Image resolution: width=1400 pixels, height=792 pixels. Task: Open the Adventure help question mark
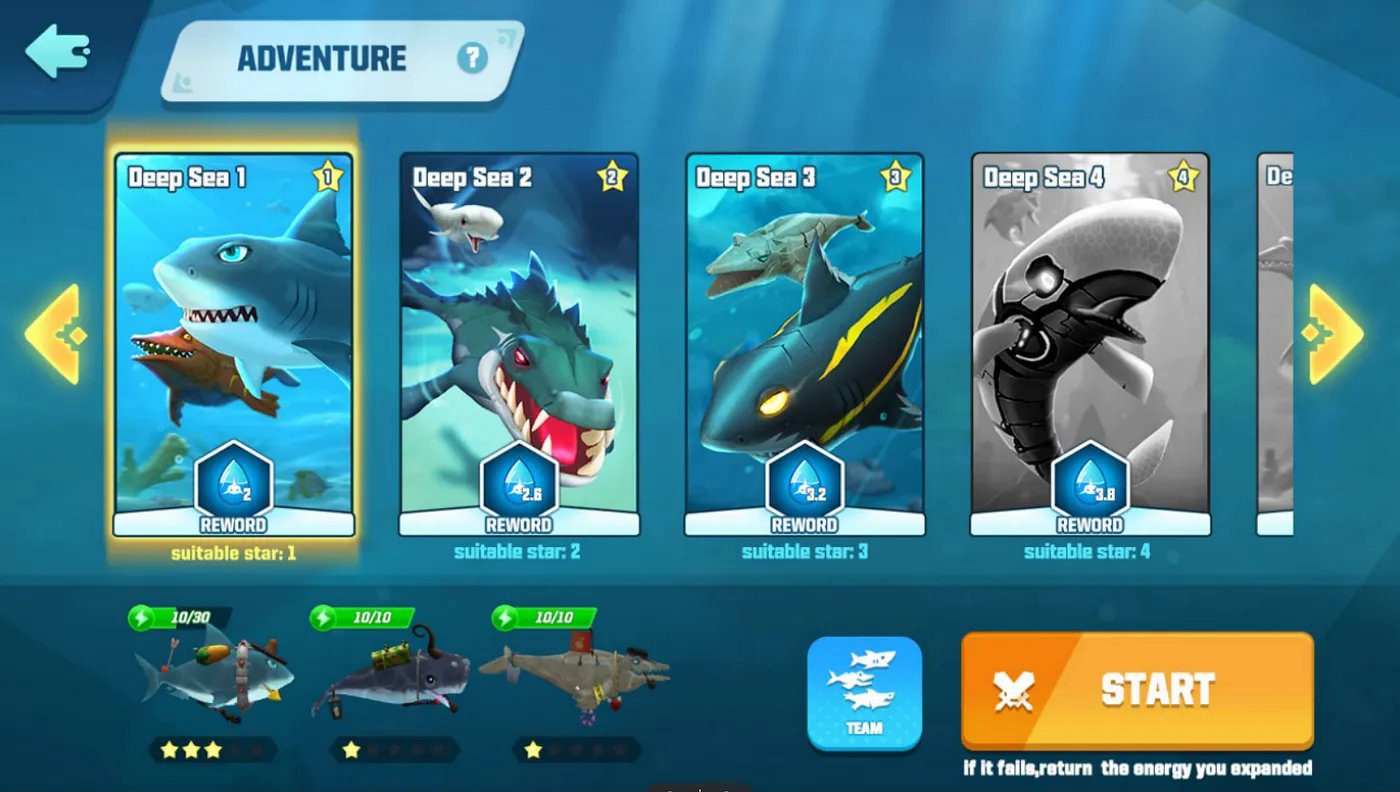(x=472, y=58)
